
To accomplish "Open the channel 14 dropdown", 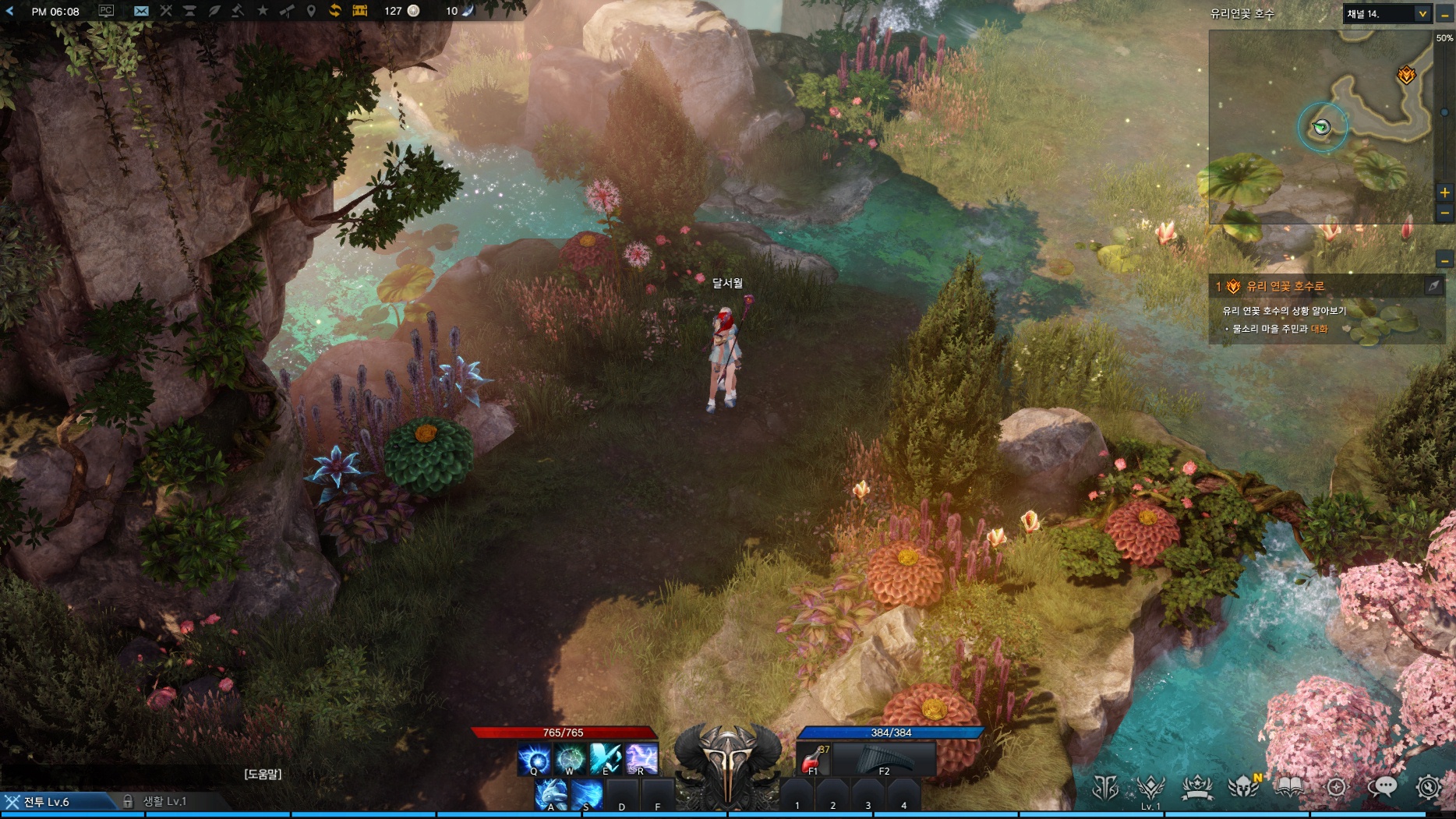I will coord(1422,13).
